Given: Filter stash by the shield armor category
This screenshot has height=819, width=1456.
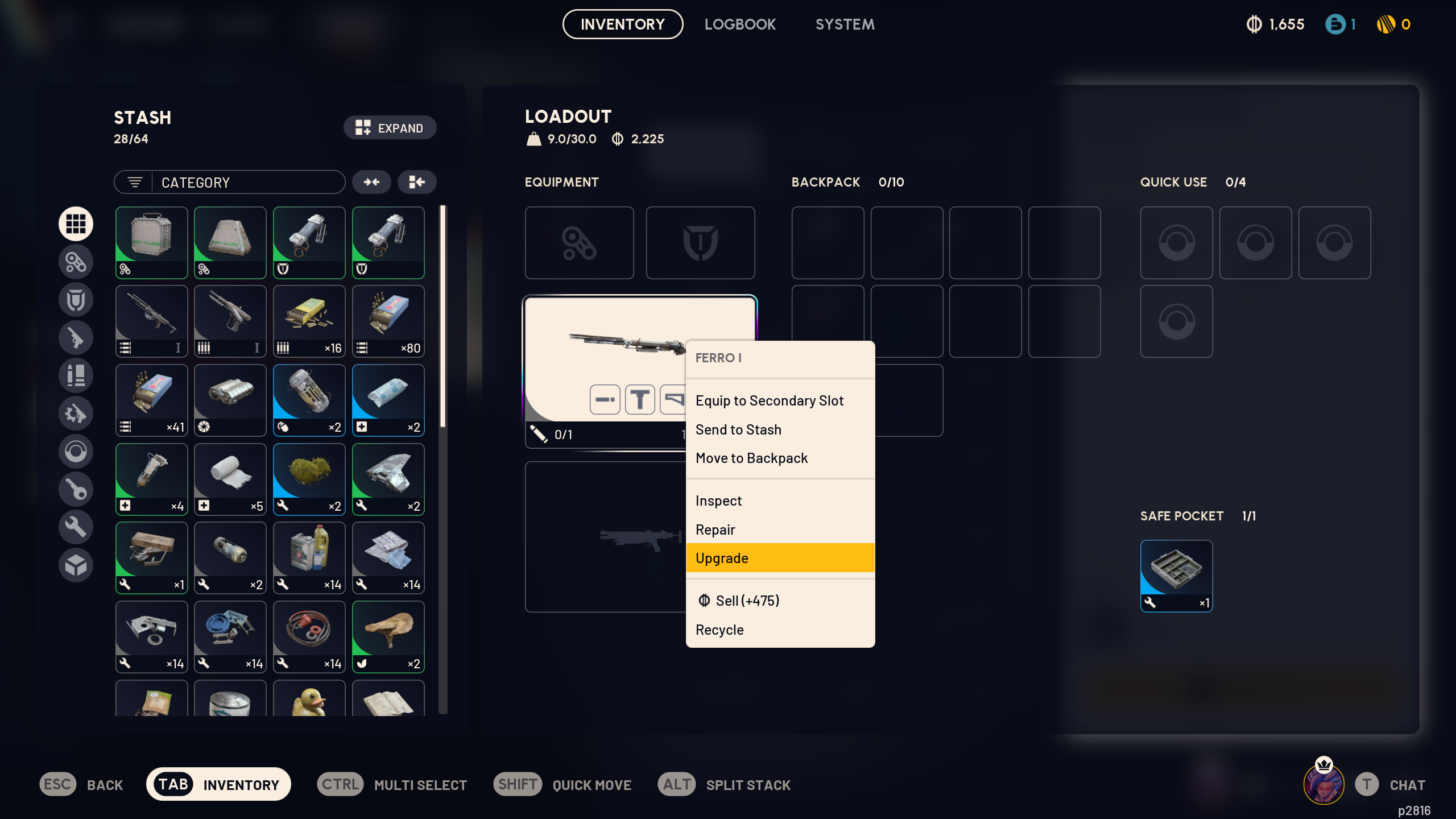Looking at the screenshot, I should tap(76, 299).
